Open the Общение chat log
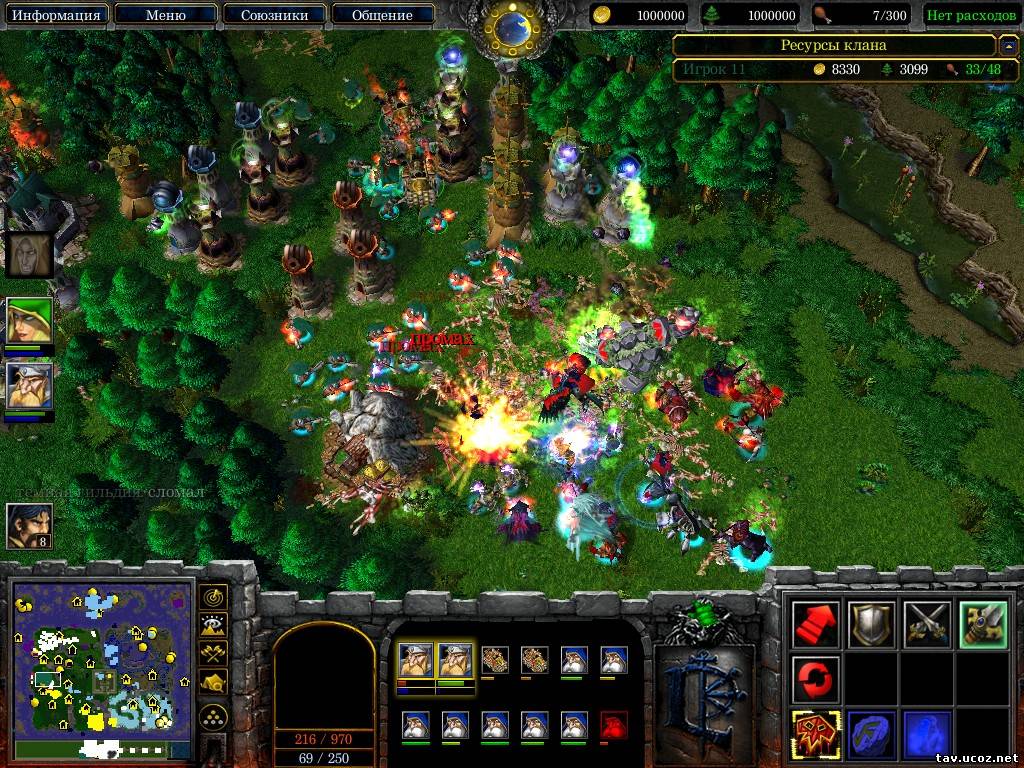 click(382, 15)
